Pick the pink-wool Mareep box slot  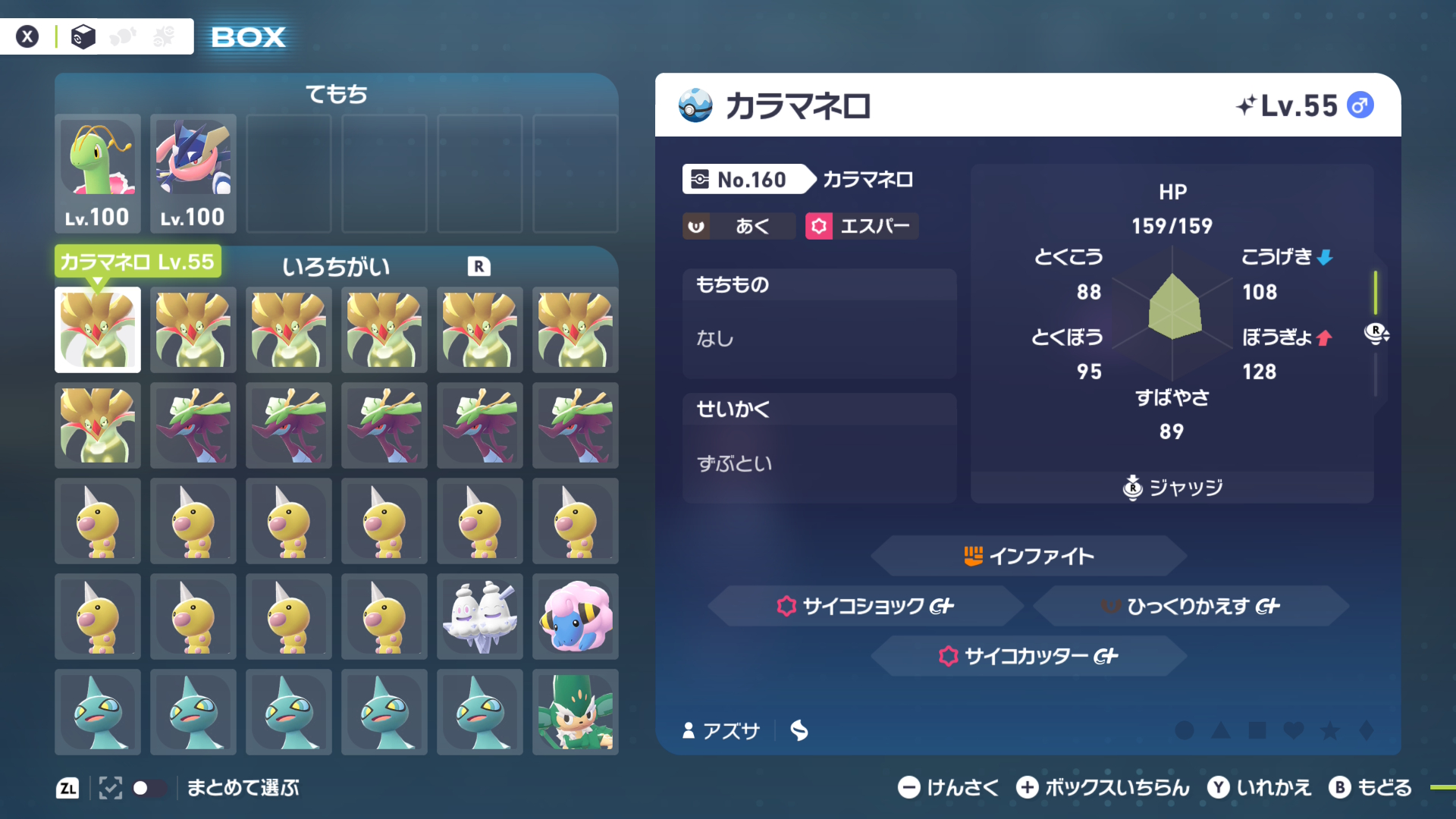pos(576,617)
